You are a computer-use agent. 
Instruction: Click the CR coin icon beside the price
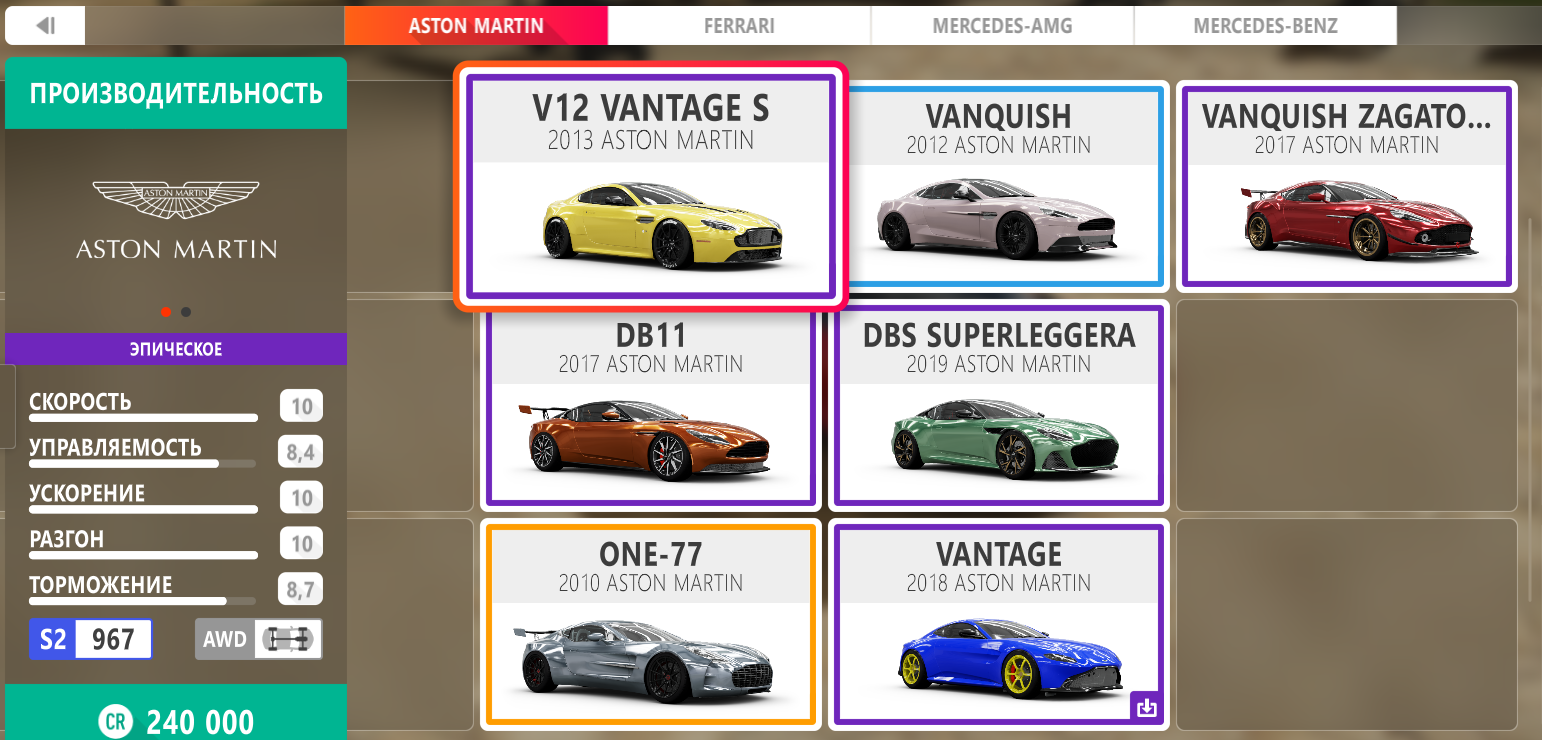(115, 721)
